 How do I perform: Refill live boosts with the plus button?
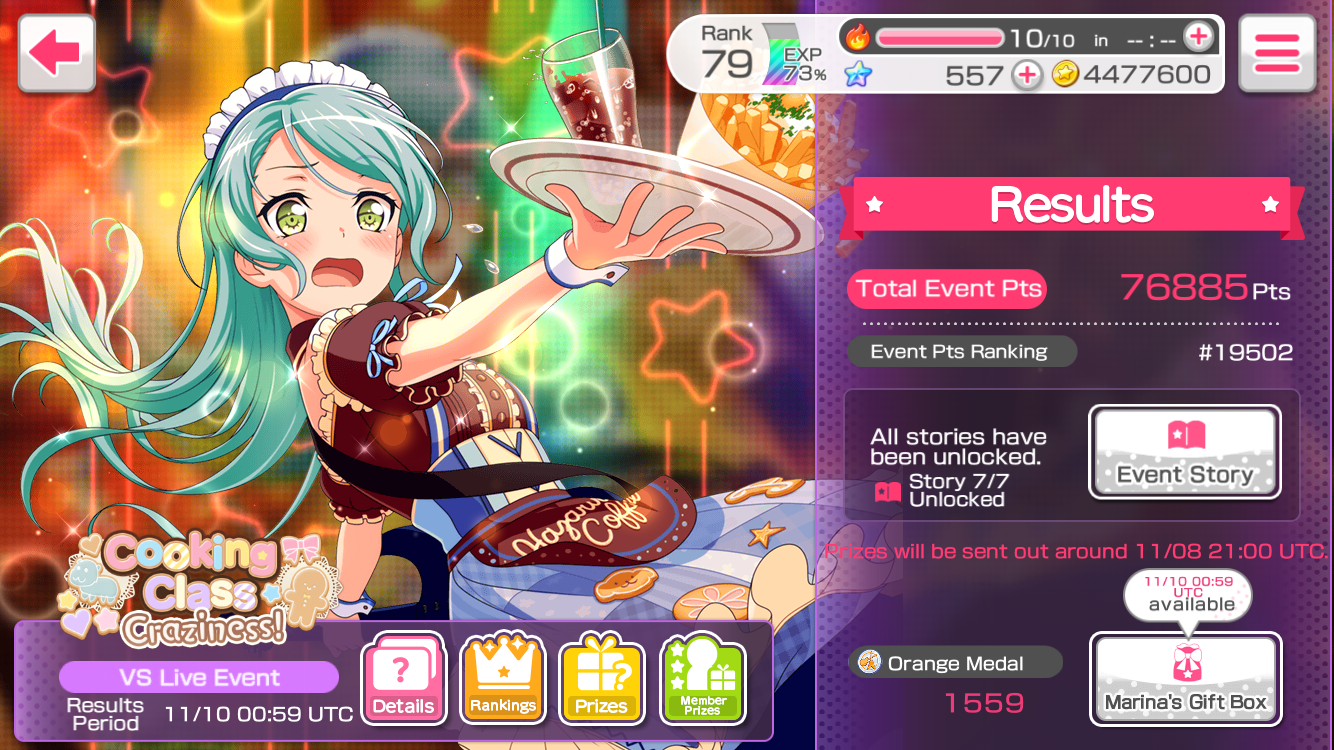coord(1197,38)
